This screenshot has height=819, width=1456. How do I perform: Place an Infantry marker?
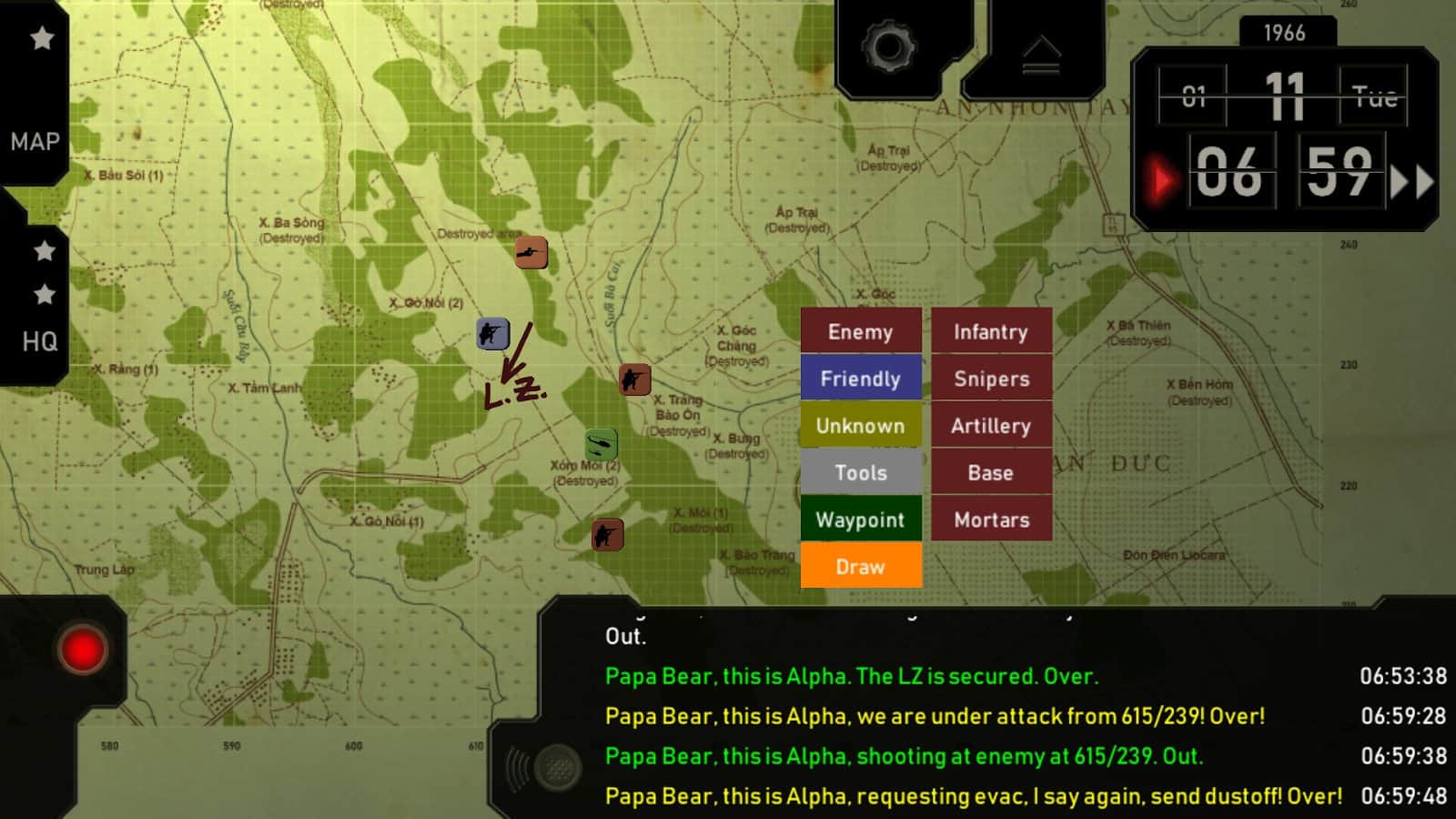point(991,332)
